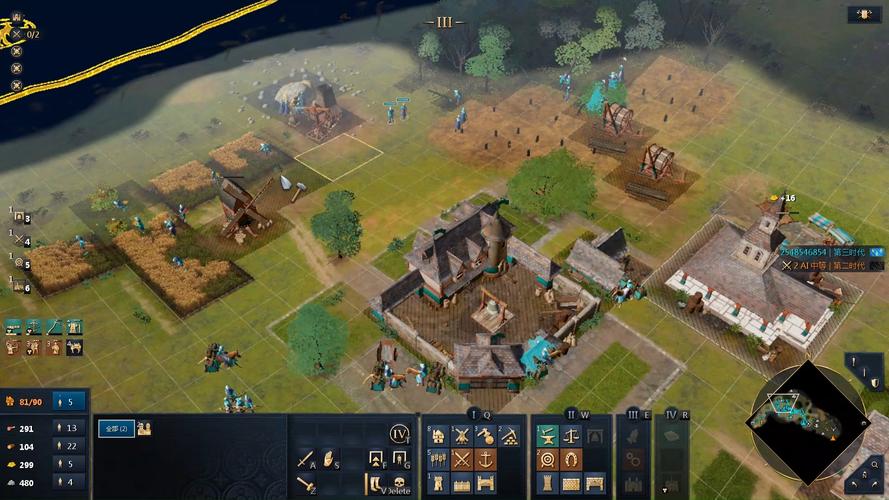Select the 全部 (2) selection tab
This screenshot has width=889, height=500.
coord(115,428)
